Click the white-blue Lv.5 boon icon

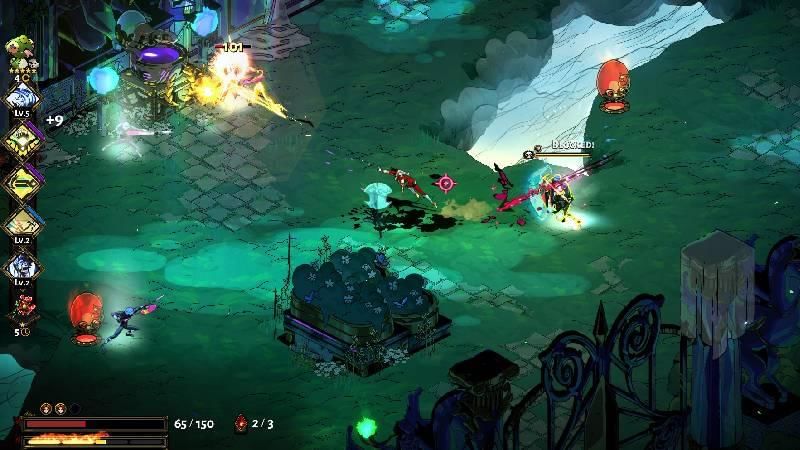pos(21,98)
